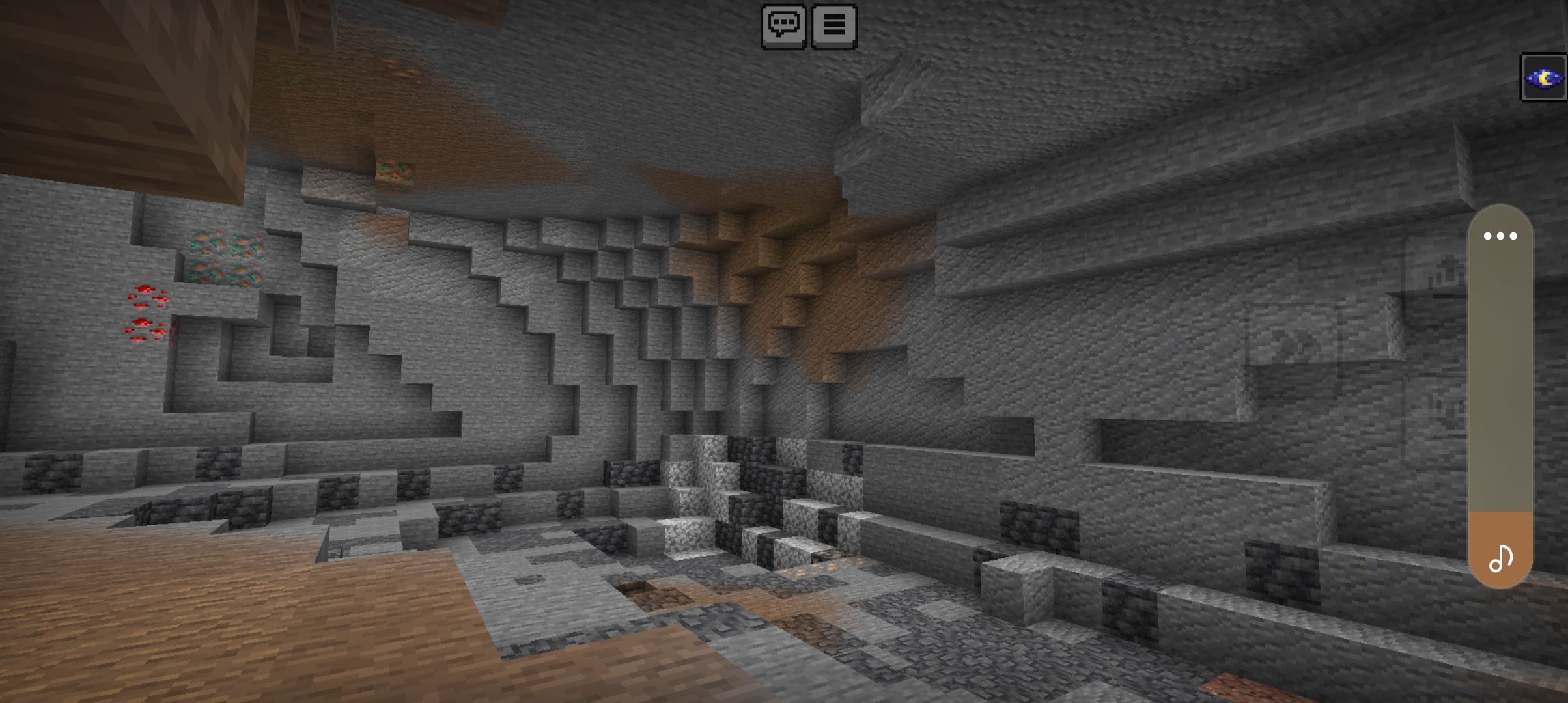The image size is (1568, 703).
Task: Tap the music note volume icon
Action: coord(1500,558)
